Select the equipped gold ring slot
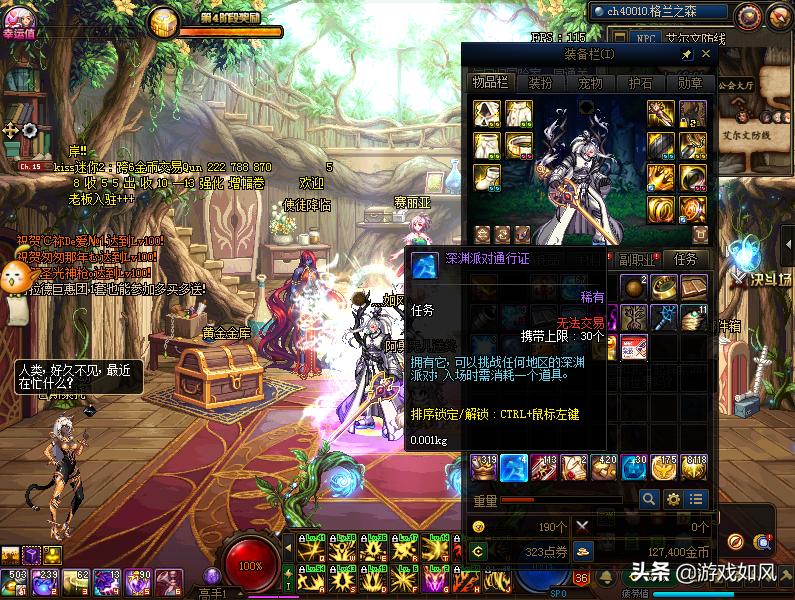 click(x=660, y=209)
